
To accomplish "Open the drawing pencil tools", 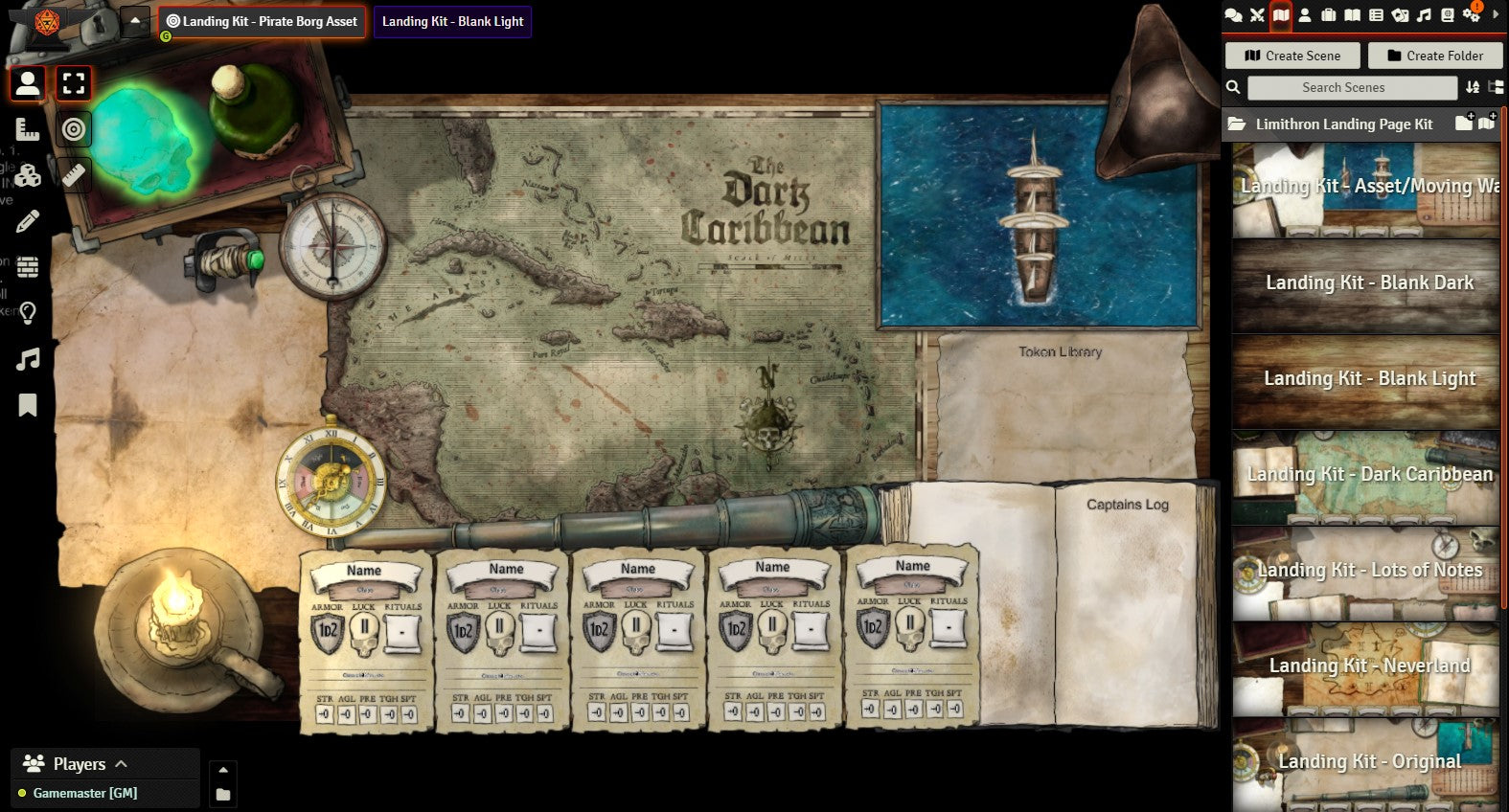I will click(x=27, y=222).
